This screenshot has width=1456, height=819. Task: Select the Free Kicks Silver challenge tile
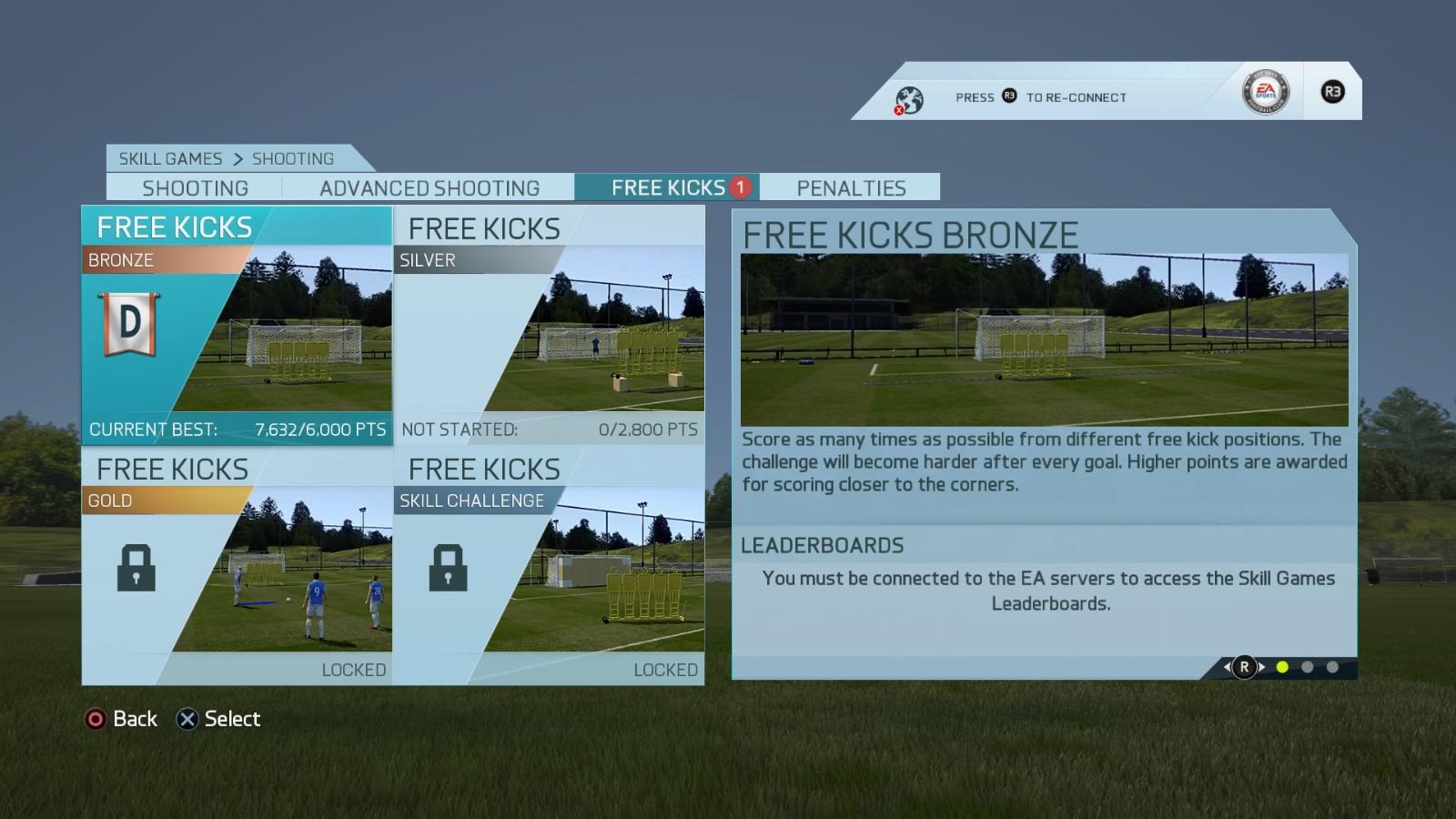coord(549,326)
